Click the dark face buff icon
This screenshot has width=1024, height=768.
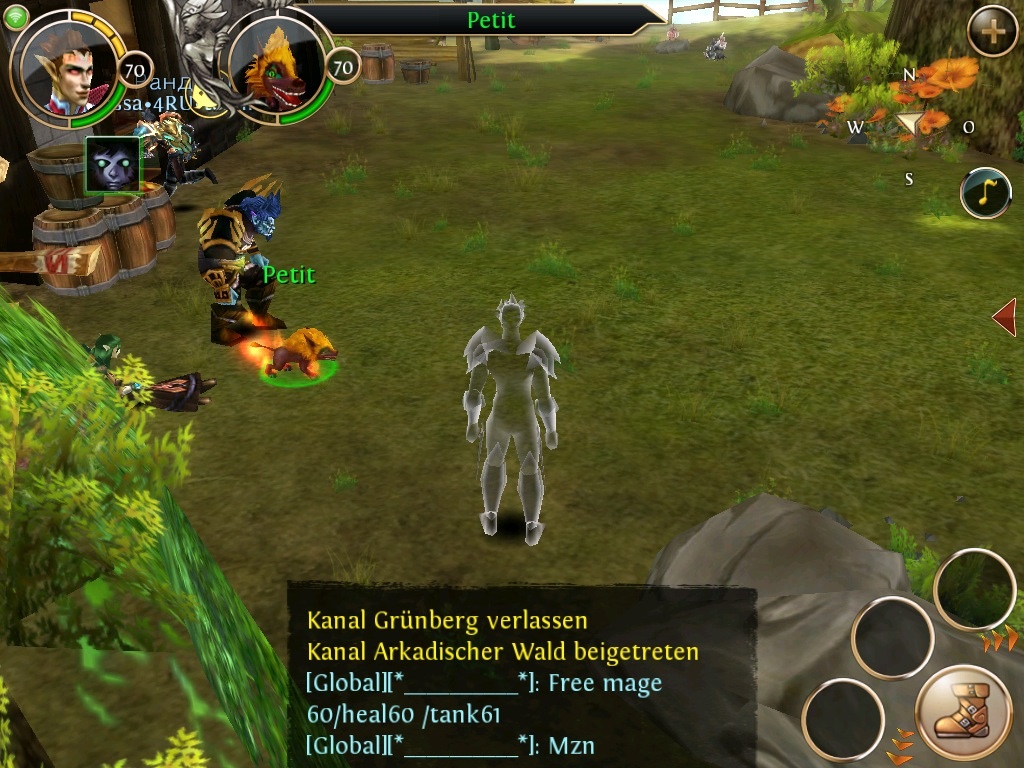[x=113, y=165]
